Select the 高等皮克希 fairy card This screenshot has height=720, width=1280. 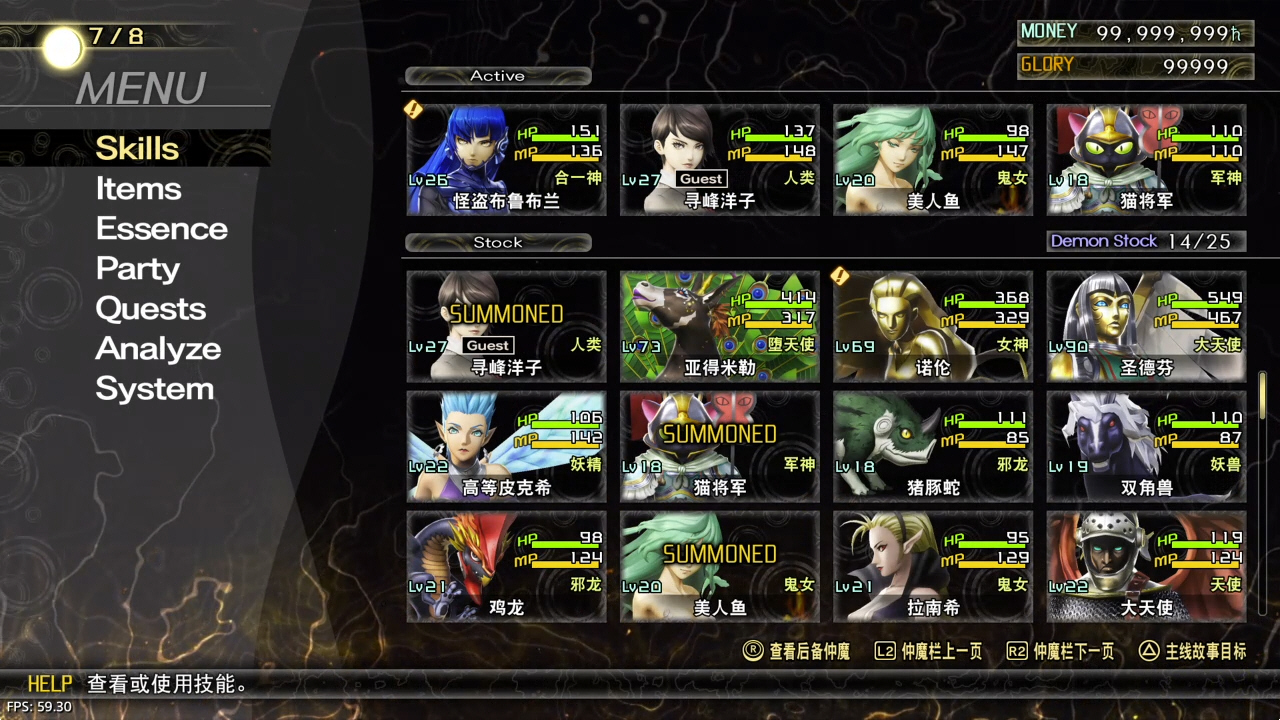tap(506, 447)
